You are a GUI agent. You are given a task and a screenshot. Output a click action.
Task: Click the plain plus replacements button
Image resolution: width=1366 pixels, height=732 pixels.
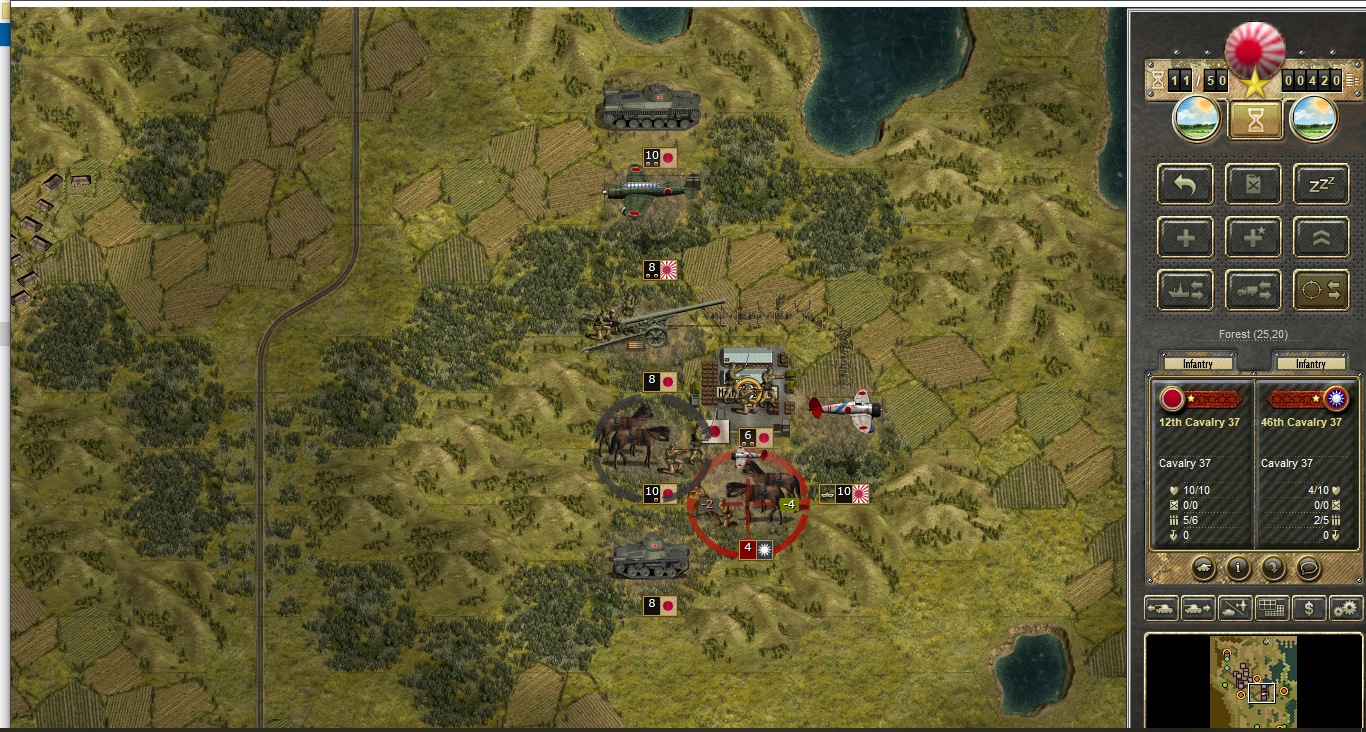point(1185,237)
